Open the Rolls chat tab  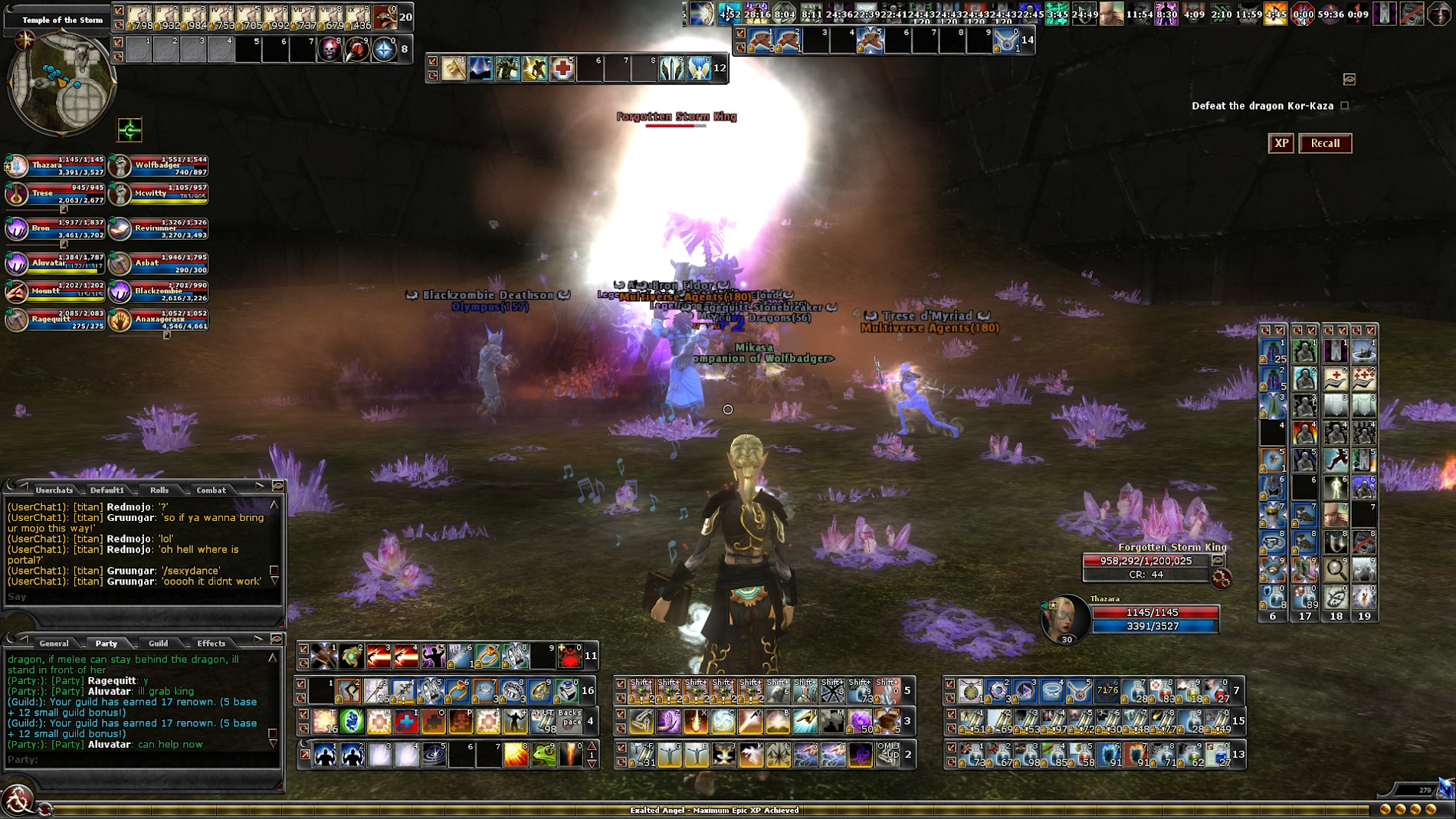(x=159, y=490)
